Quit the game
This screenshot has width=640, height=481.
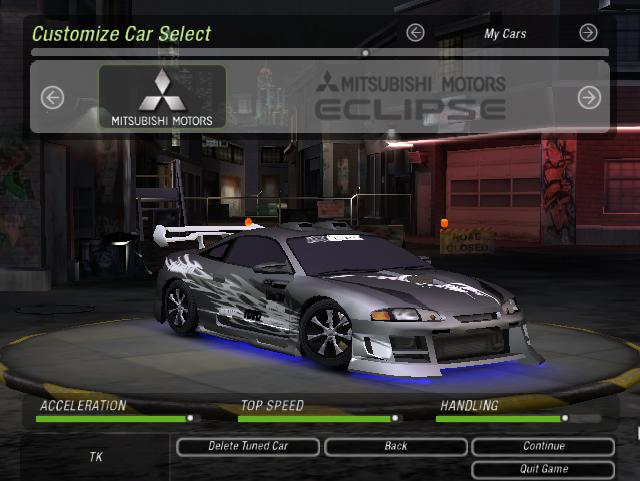(x=543, y=469)
